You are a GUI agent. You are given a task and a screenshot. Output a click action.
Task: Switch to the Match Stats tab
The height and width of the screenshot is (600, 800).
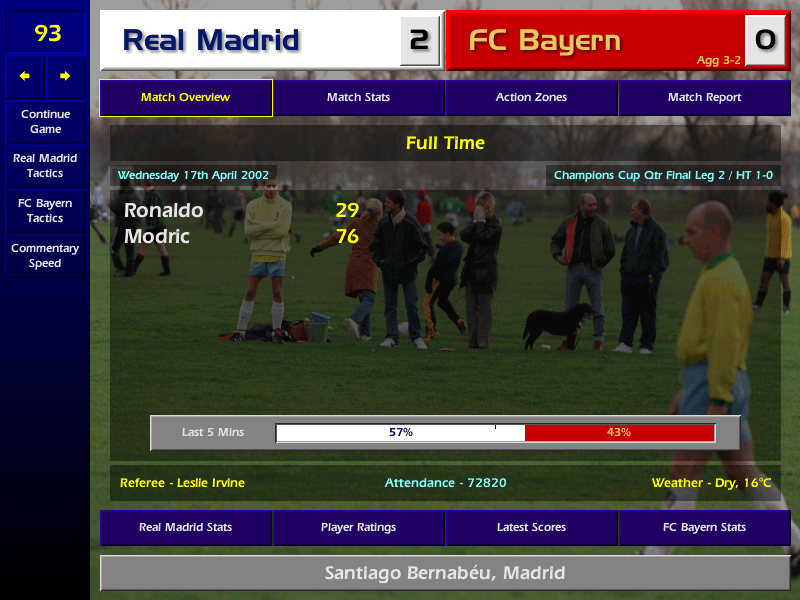(x=358, y=98)
